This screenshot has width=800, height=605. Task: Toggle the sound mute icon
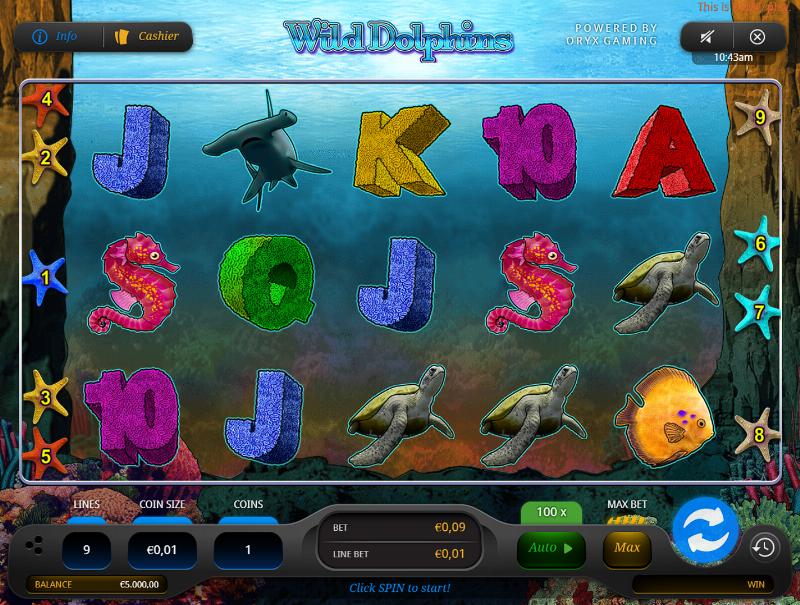(x=707, y=37)
